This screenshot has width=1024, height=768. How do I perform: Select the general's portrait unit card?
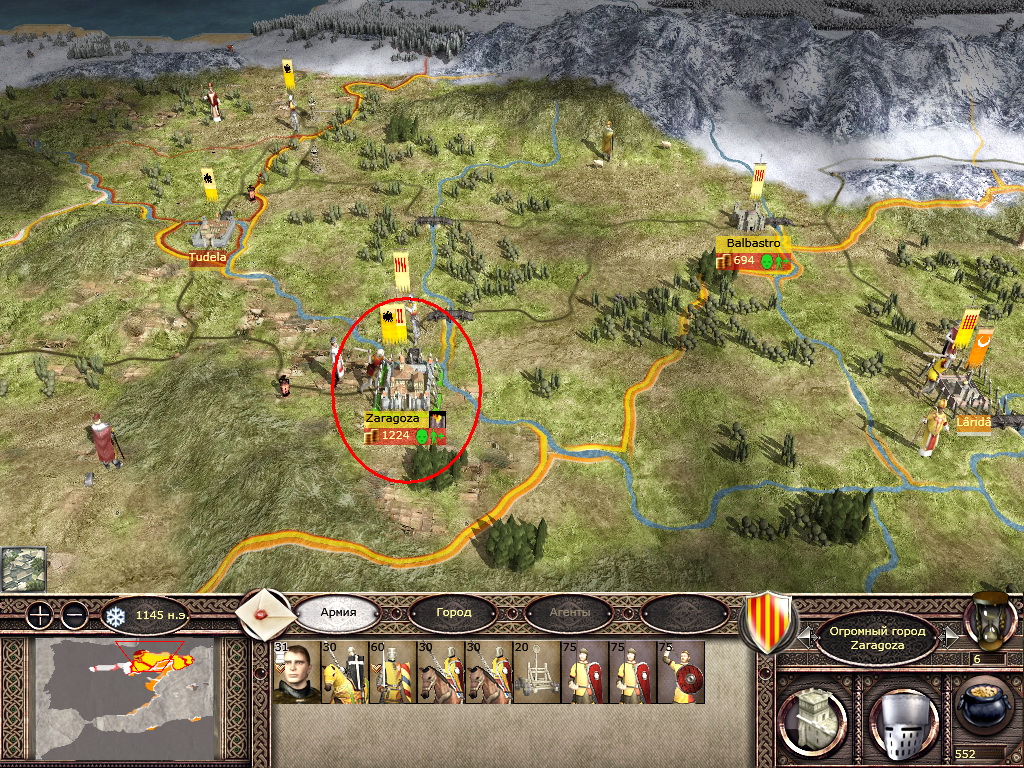(x=296, y=672)
